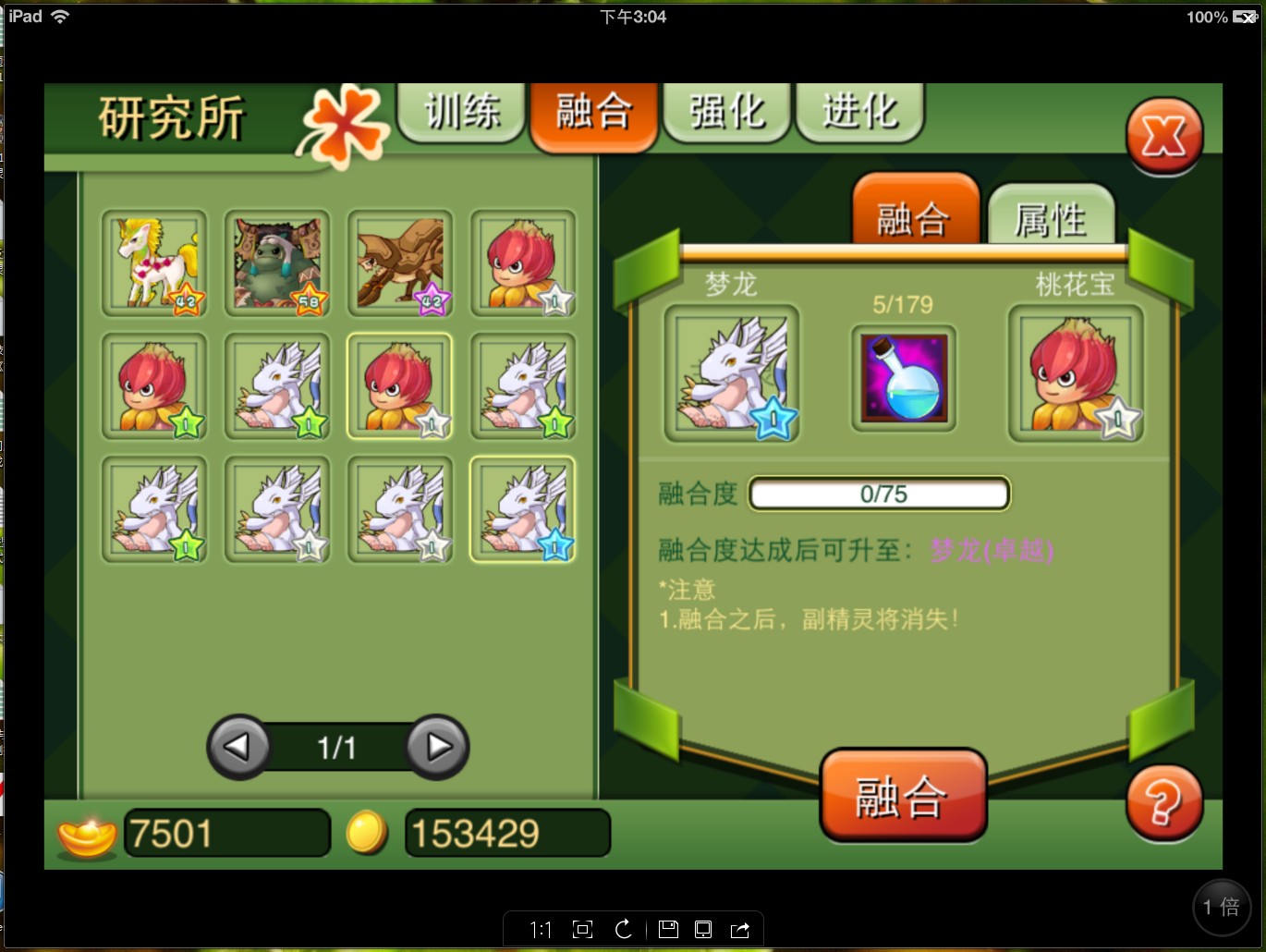Select the 进化 tab

pyautogui.click(x=859, y=113)
